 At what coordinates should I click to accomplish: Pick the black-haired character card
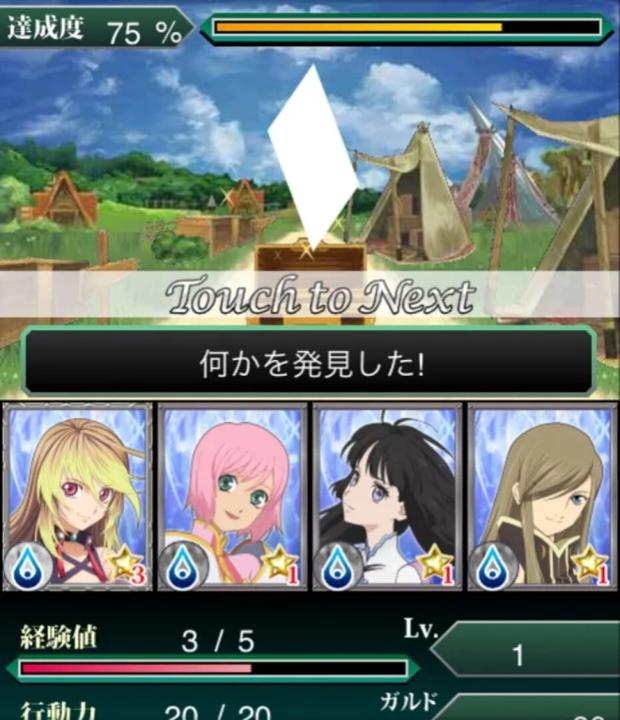pyautogui.click(x=387, y=496)
